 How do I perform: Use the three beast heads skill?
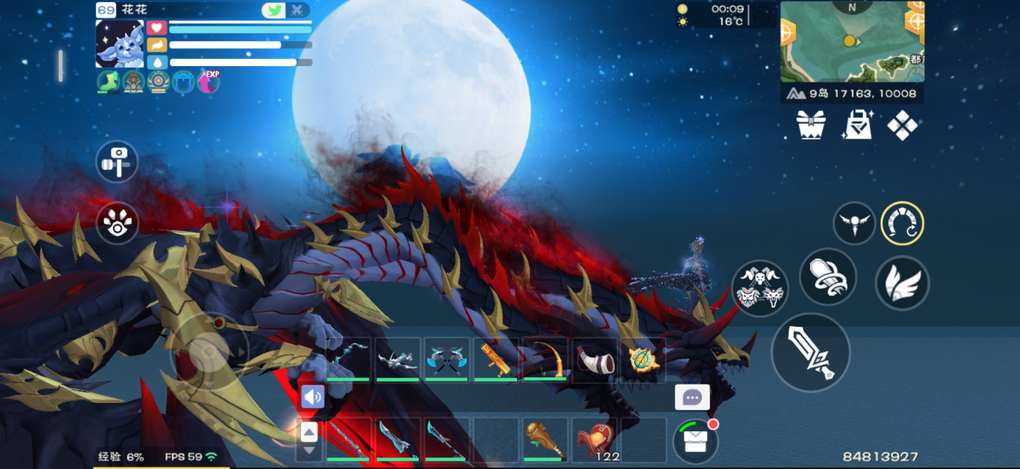(x=760, y=289)
